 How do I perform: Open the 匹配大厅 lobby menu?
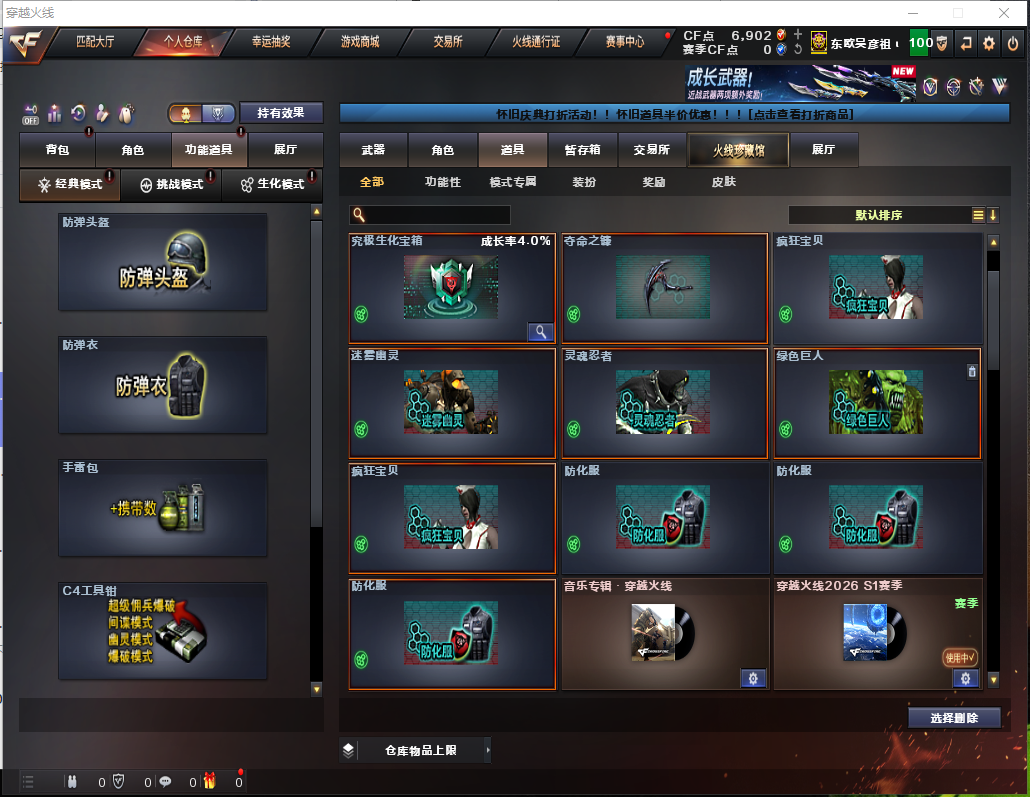95,42
